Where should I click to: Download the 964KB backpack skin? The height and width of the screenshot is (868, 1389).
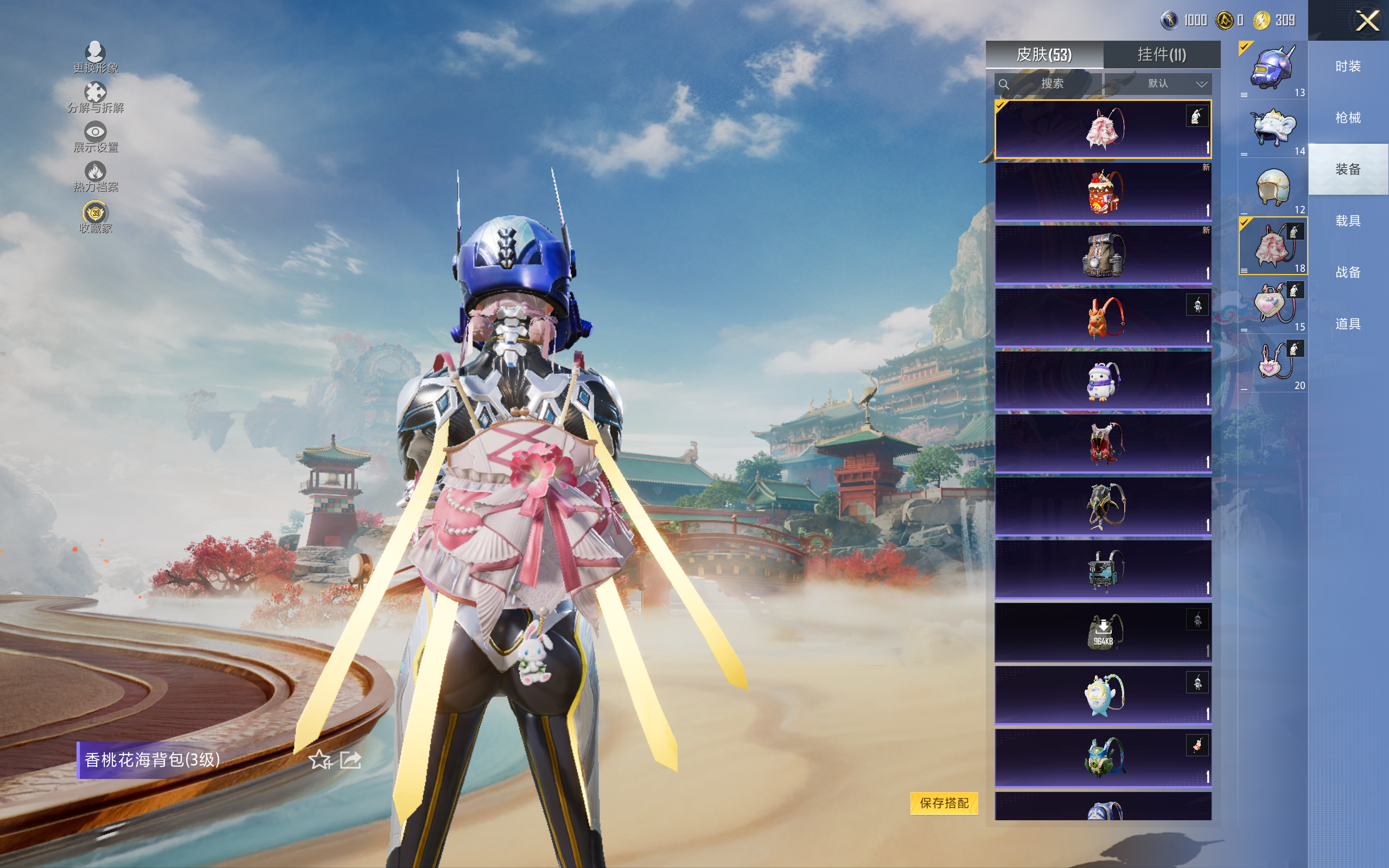1103,632
